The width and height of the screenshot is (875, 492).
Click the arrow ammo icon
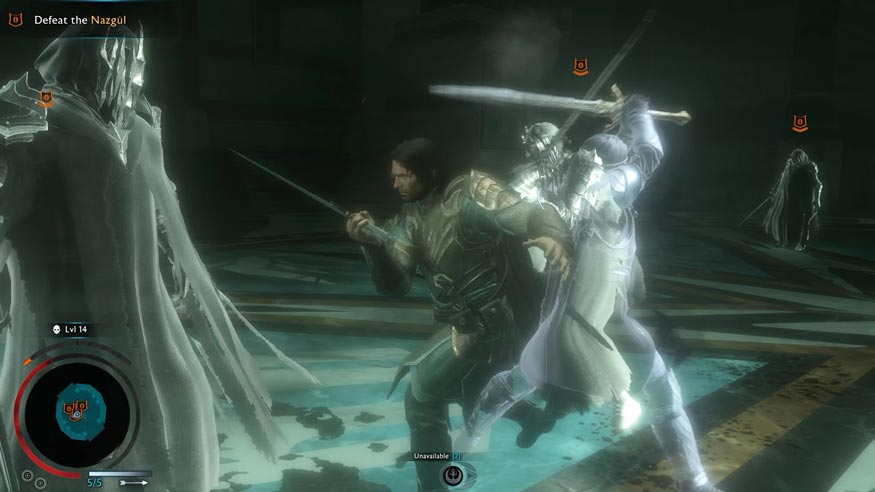[133, 482]
